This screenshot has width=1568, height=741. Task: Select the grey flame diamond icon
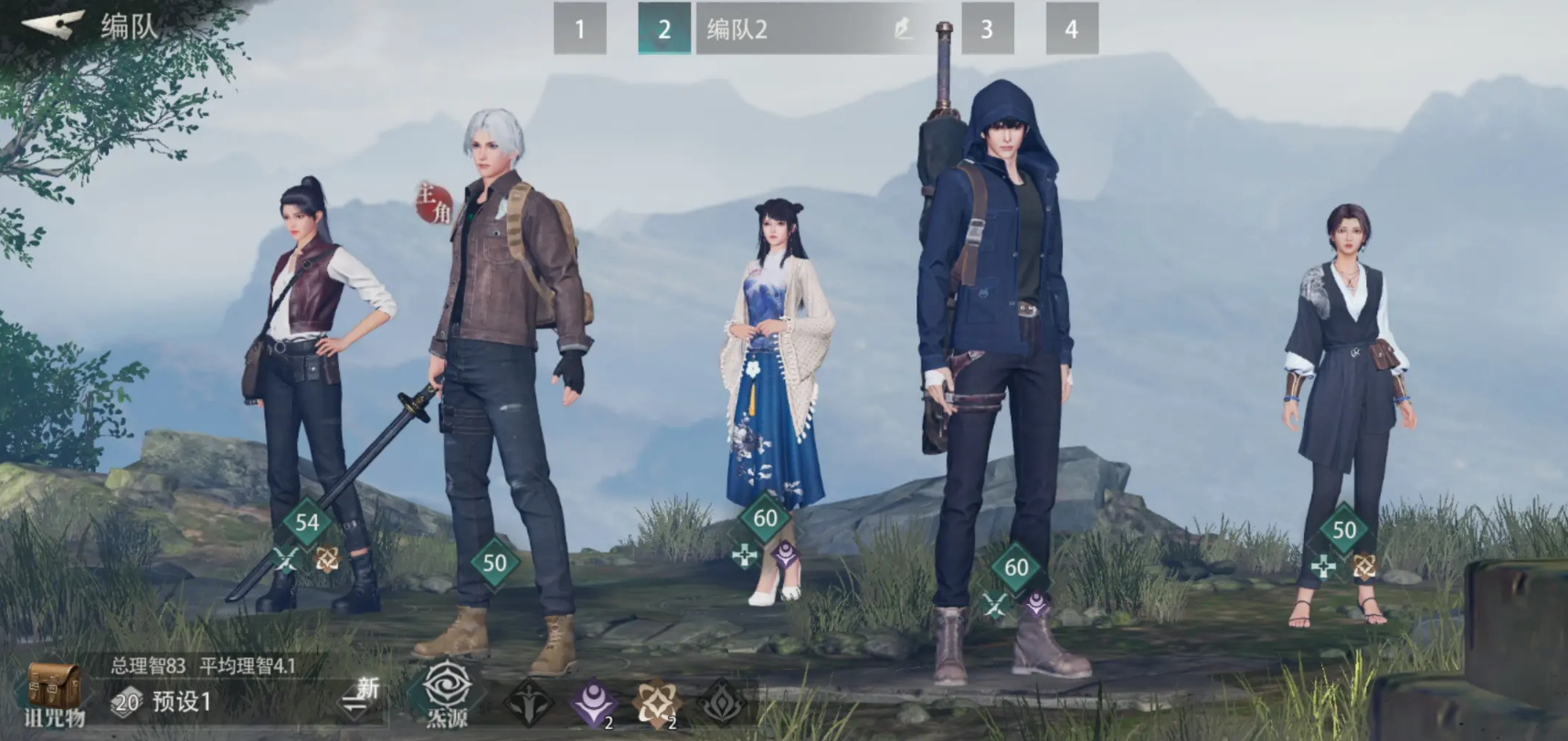click(722, 703)
